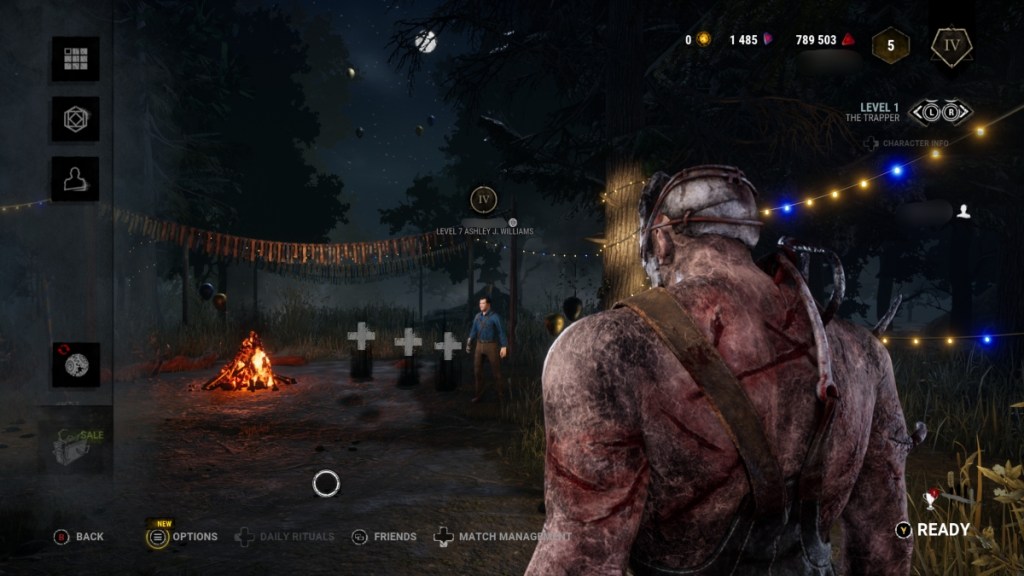Show CHARACTER INFO for The Trapper
Screen dimensions: 1024x576
907,144
